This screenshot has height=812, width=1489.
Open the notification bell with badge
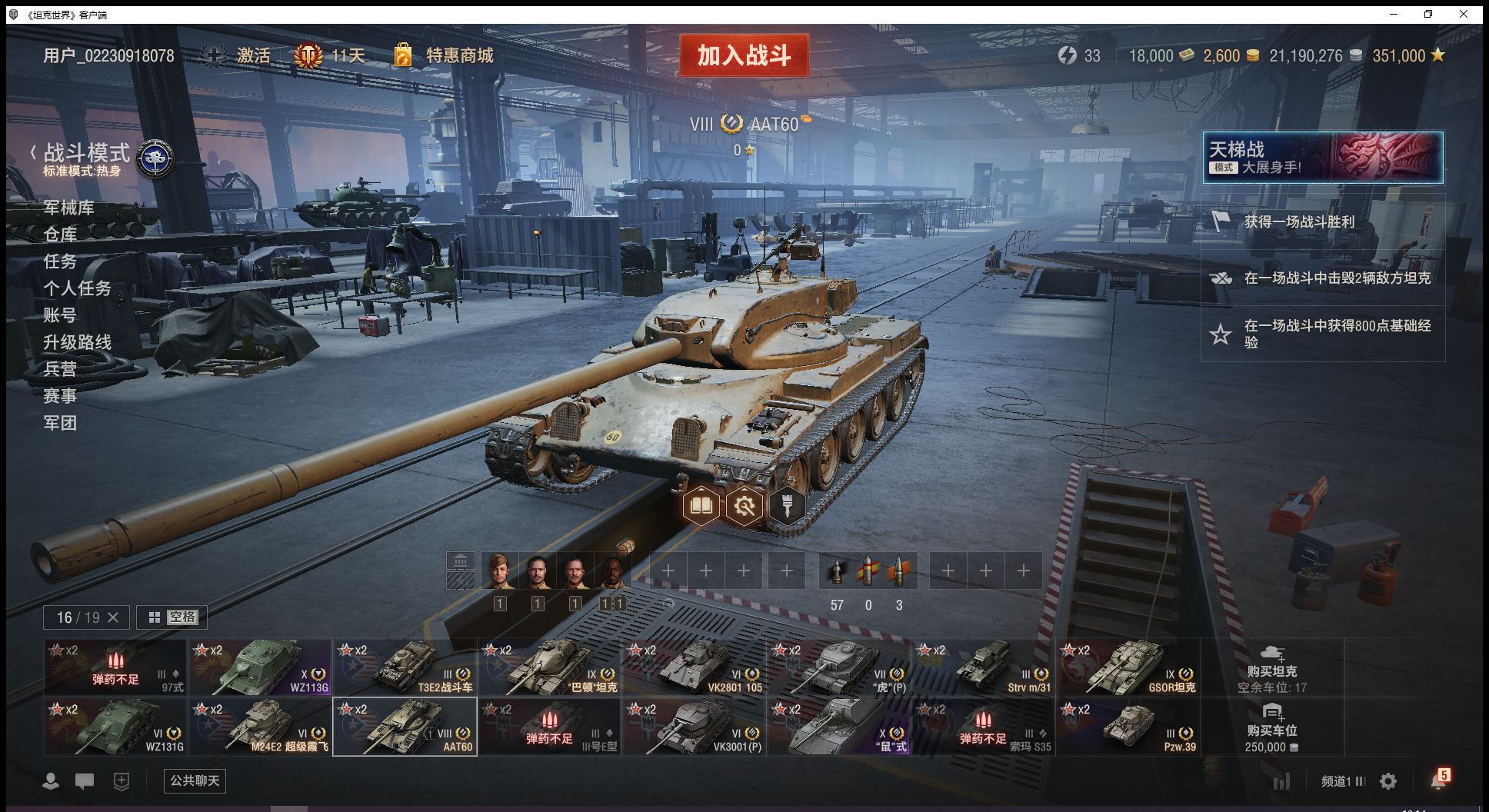coord(1438,780)
